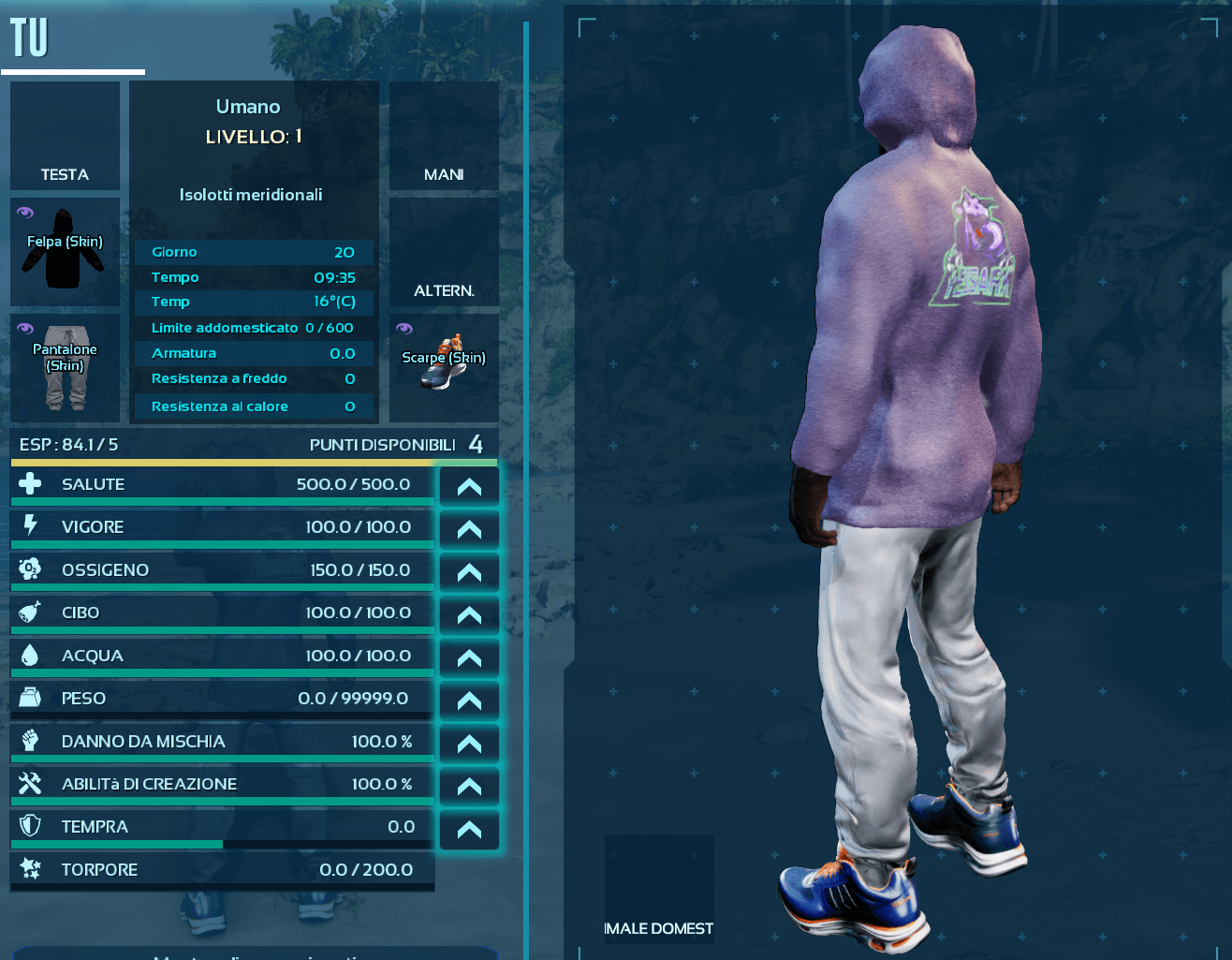Open the Male Domest slot
1232x960 pixels.
(659, 888)
